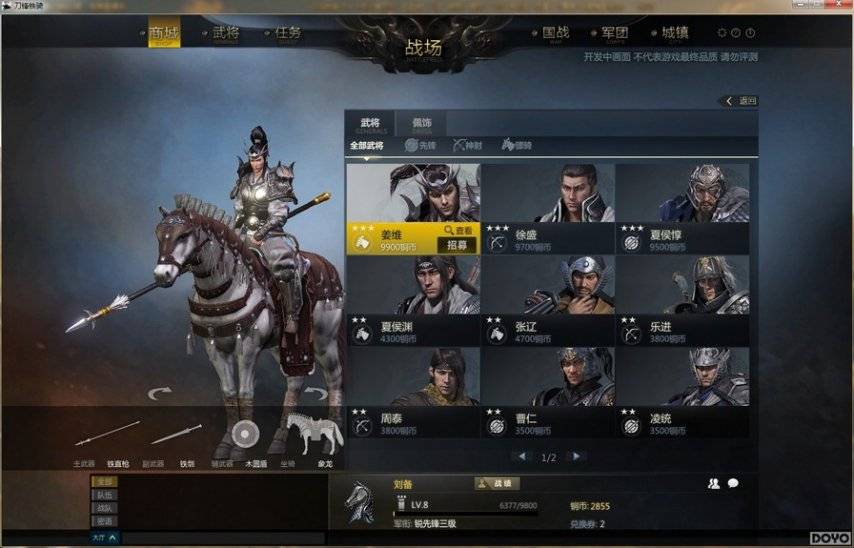Filter generals by 神射 archer class
This screenshot has height=548, width=854.
coord(469,145)
